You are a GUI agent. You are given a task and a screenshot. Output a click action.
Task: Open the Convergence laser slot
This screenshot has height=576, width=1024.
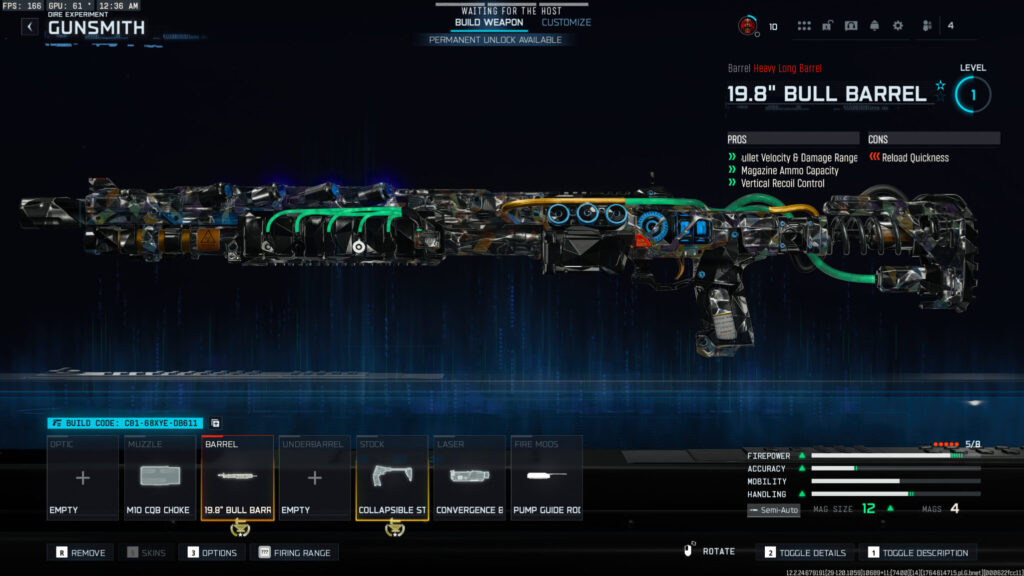469,478
